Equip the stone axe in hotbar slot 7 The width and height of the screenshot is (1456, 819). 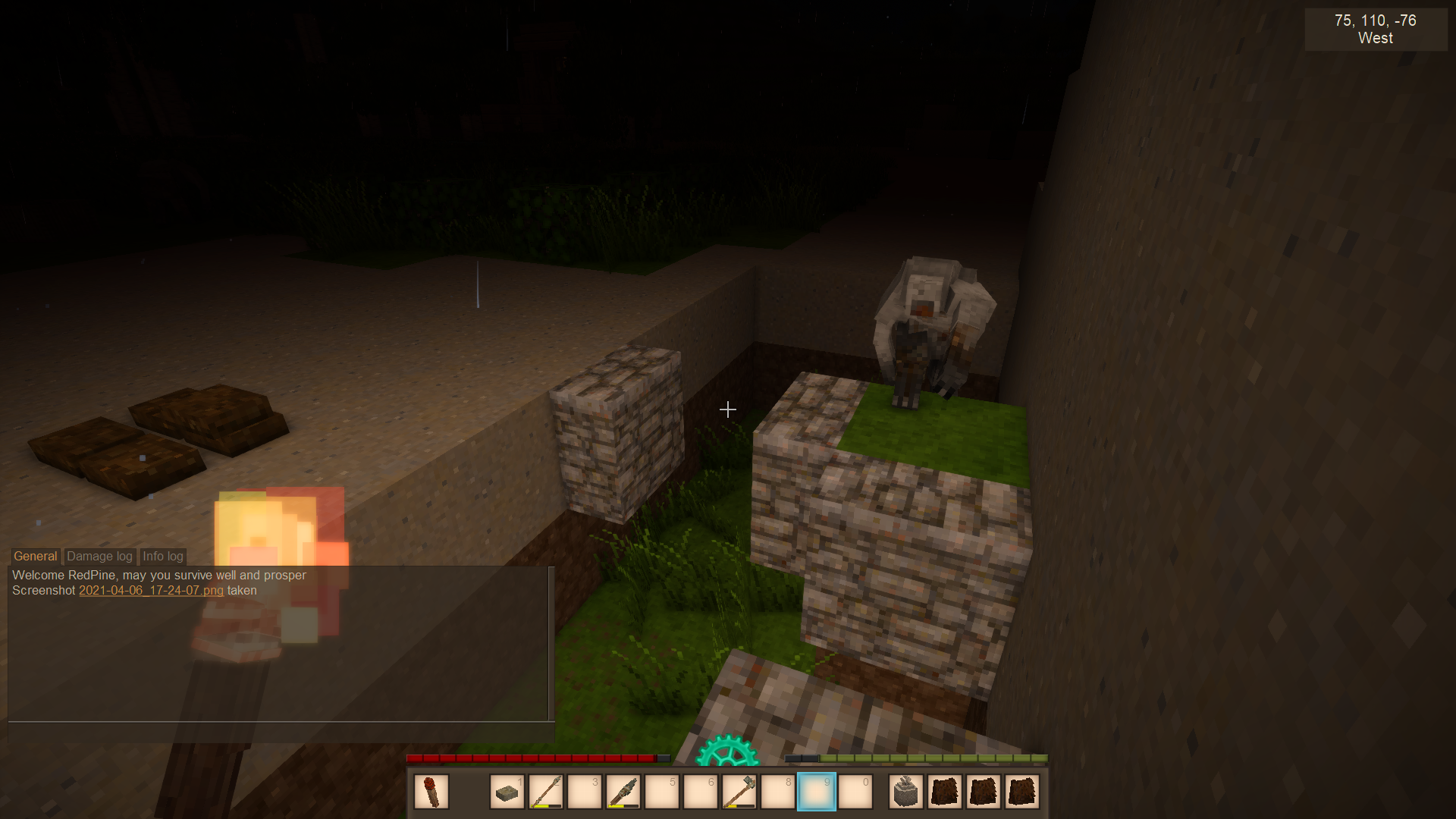739,792
